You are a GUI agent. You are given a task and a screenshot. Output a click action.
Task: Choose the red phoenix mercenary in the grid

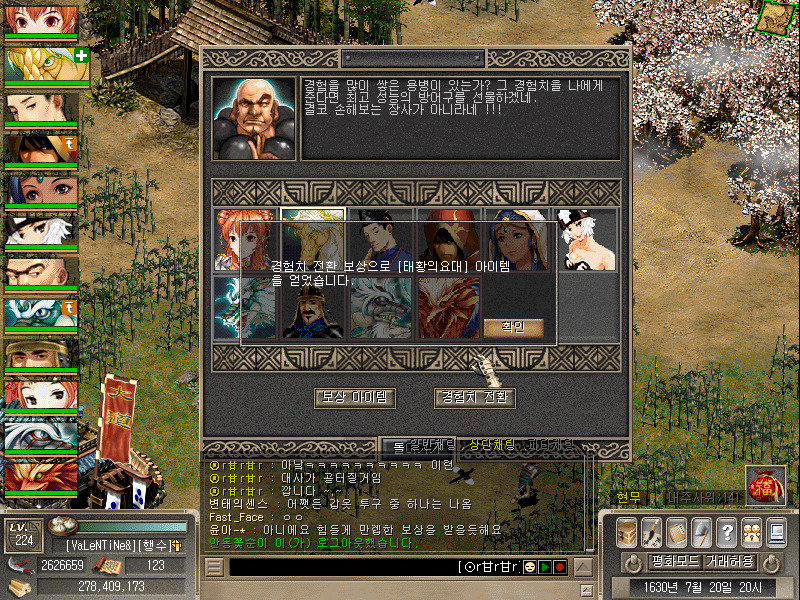[x=448, y=308]
